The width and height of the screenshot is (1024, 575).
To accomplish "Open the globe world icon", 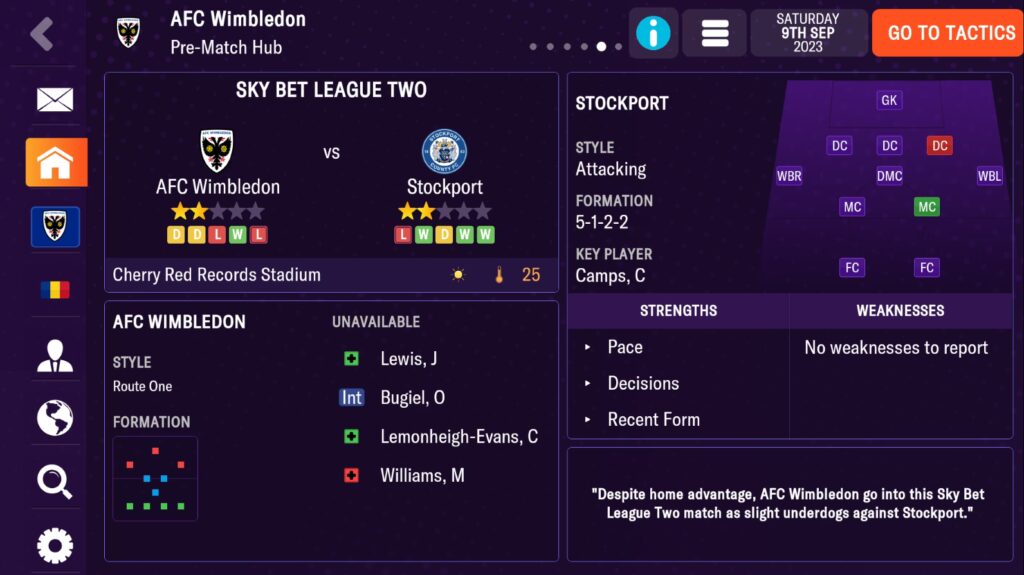I will pos(55,418).
